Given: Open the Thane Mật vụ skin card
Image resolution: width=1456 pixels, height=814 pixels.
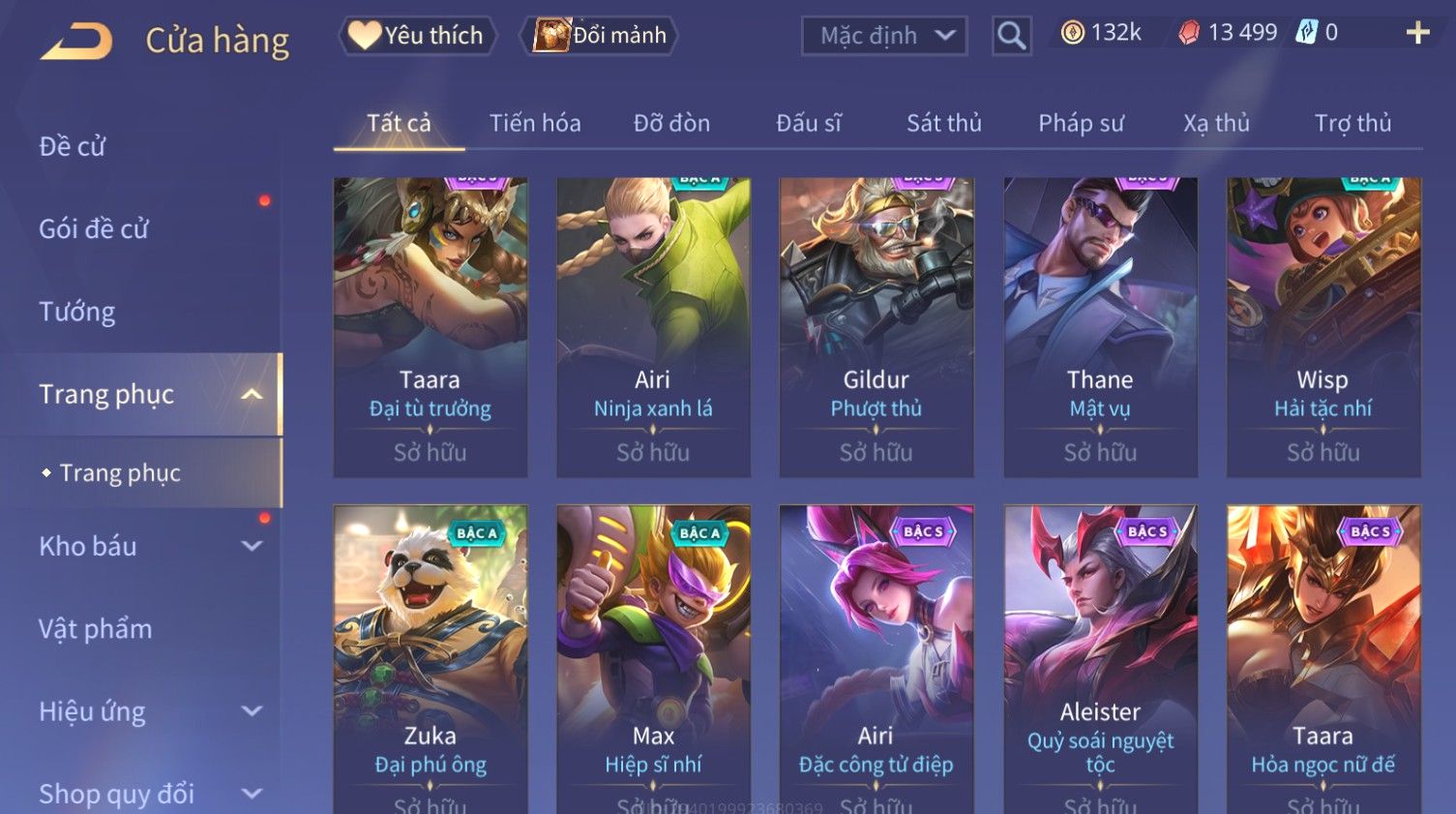Looking at the screenshot, I should tap(1100, 326).
